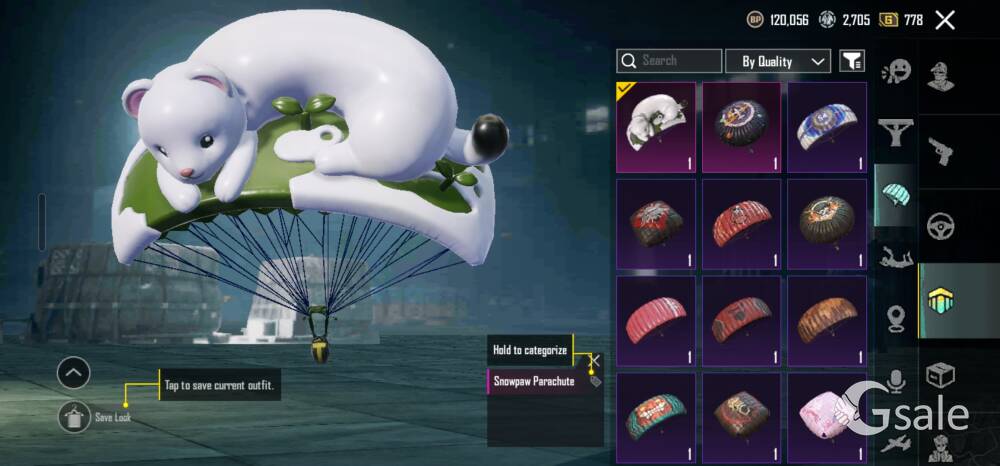
Task: Switch to the character outfit category
Action: [940, 77]
